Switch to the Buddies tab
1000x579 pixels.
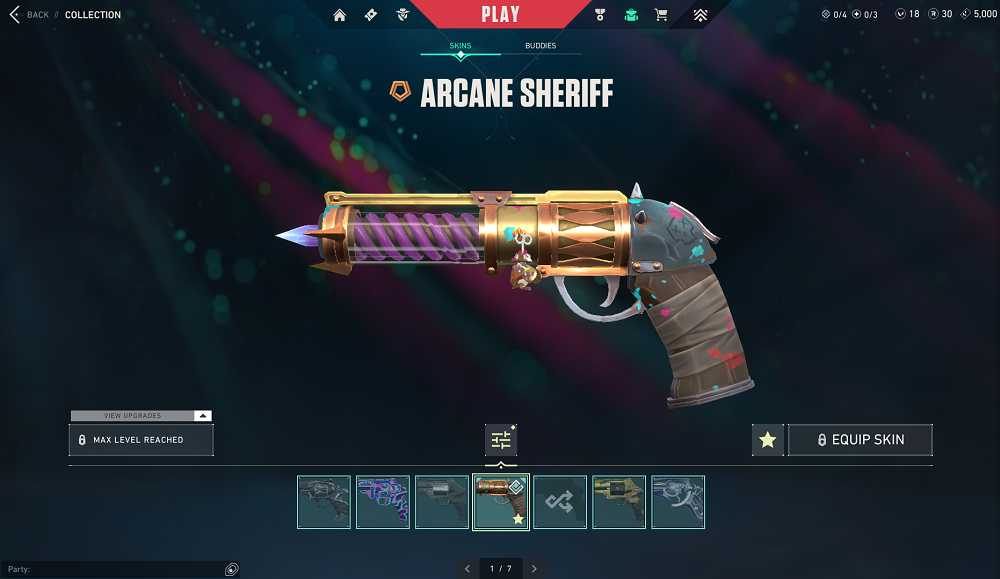click(540, 46)
